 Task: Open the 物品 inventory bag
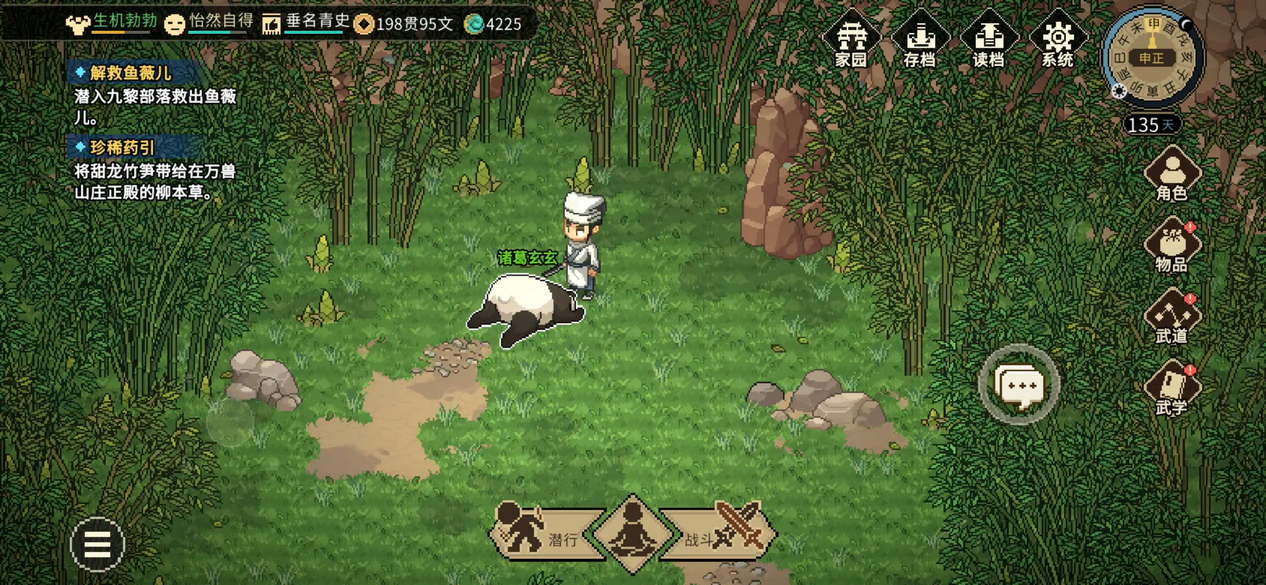tap(1171, 246)
